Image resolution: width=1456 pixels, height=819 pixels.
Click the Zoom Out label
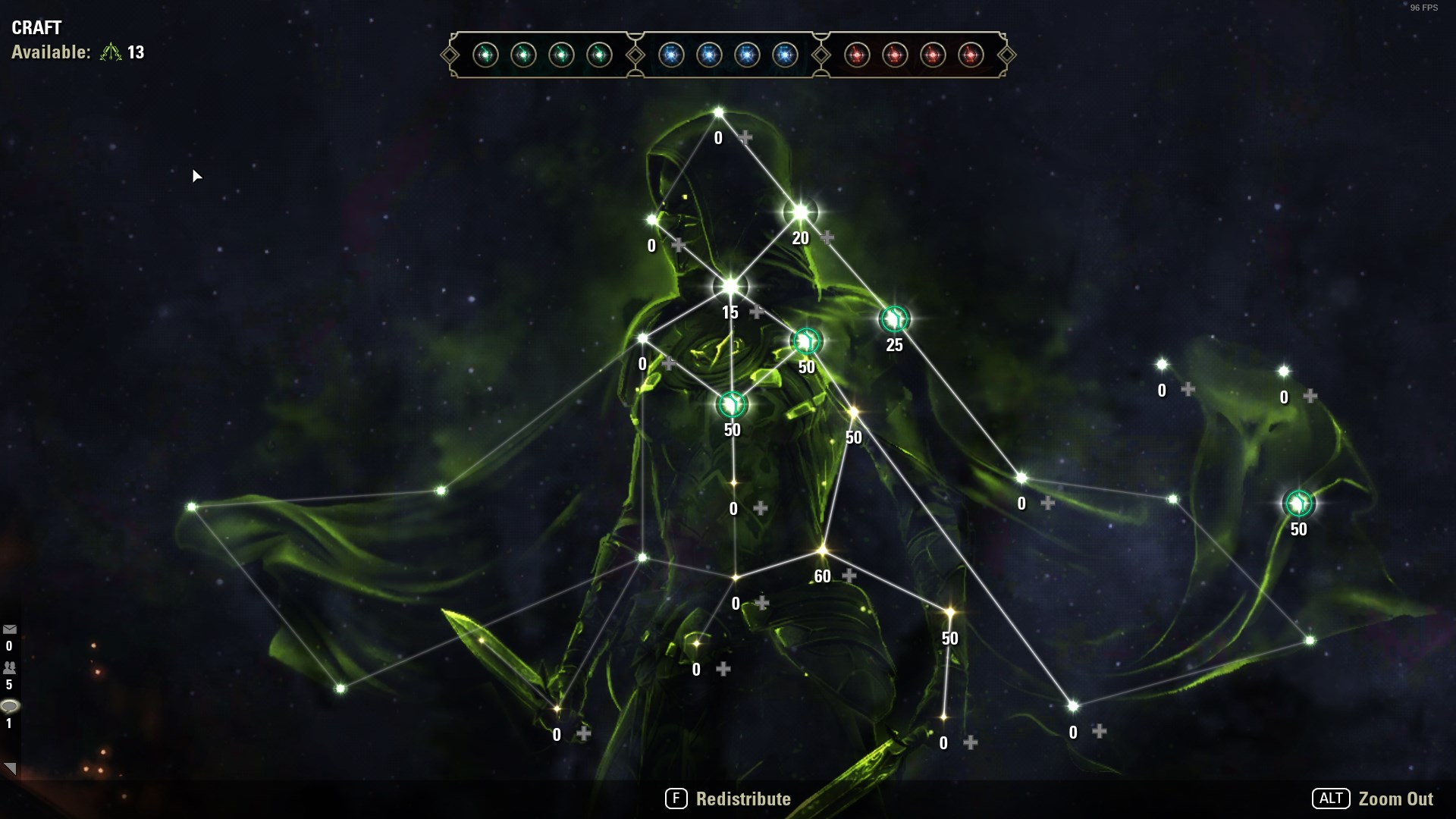tap(1395, 799)
